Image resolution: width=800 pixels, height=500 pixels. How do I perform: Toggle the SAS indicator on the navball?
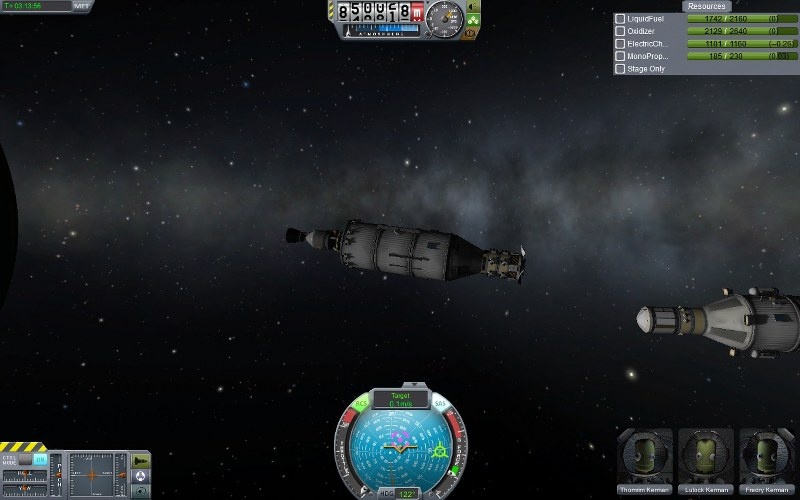pyautogui.click(x=440, y=404)
